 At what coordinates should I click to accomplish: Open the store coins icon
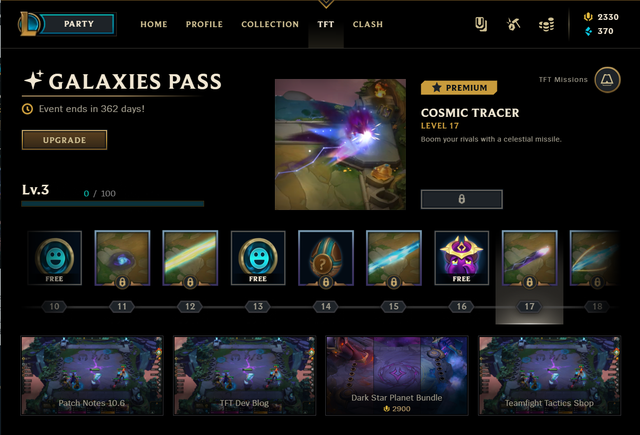click(x=546, y=24)
